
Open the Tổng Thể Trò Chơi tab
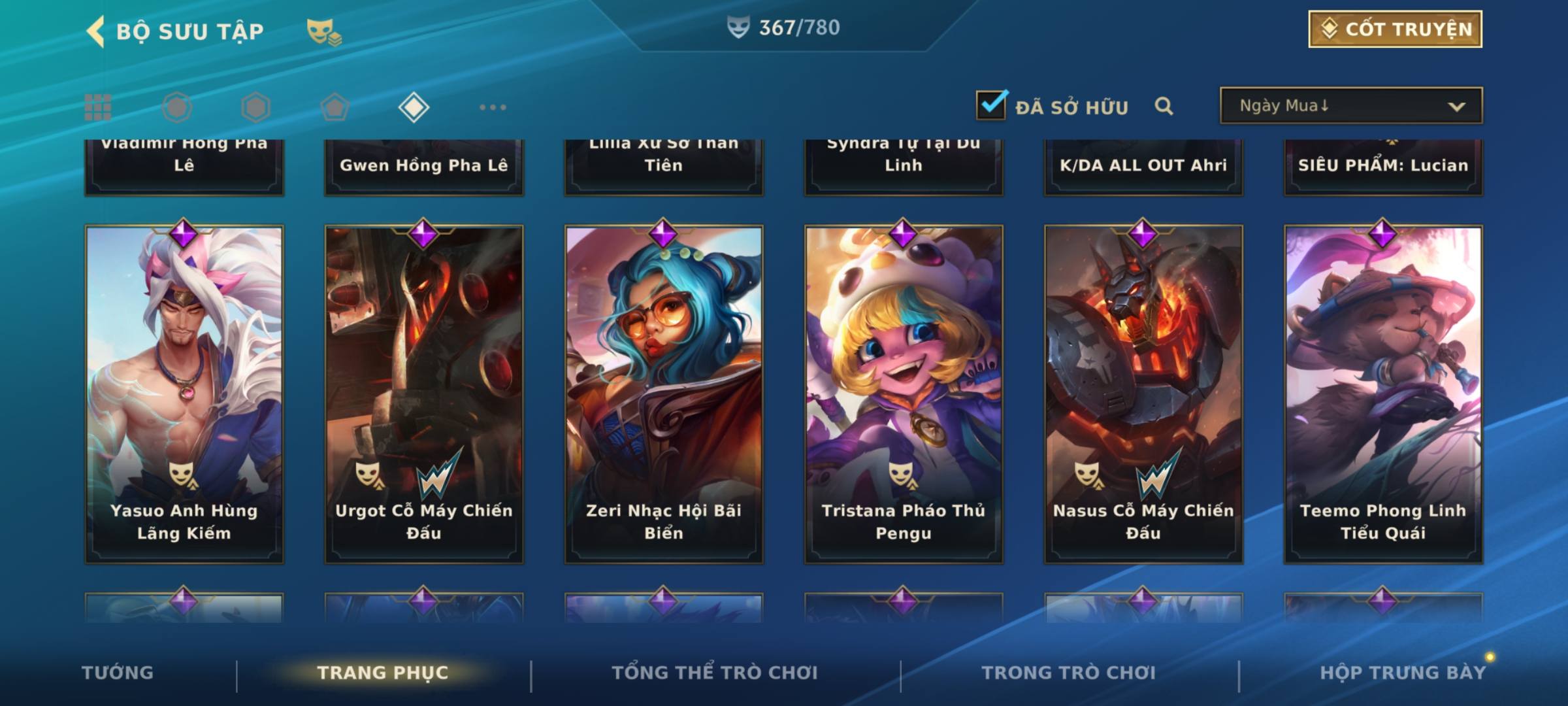point(715,673)
